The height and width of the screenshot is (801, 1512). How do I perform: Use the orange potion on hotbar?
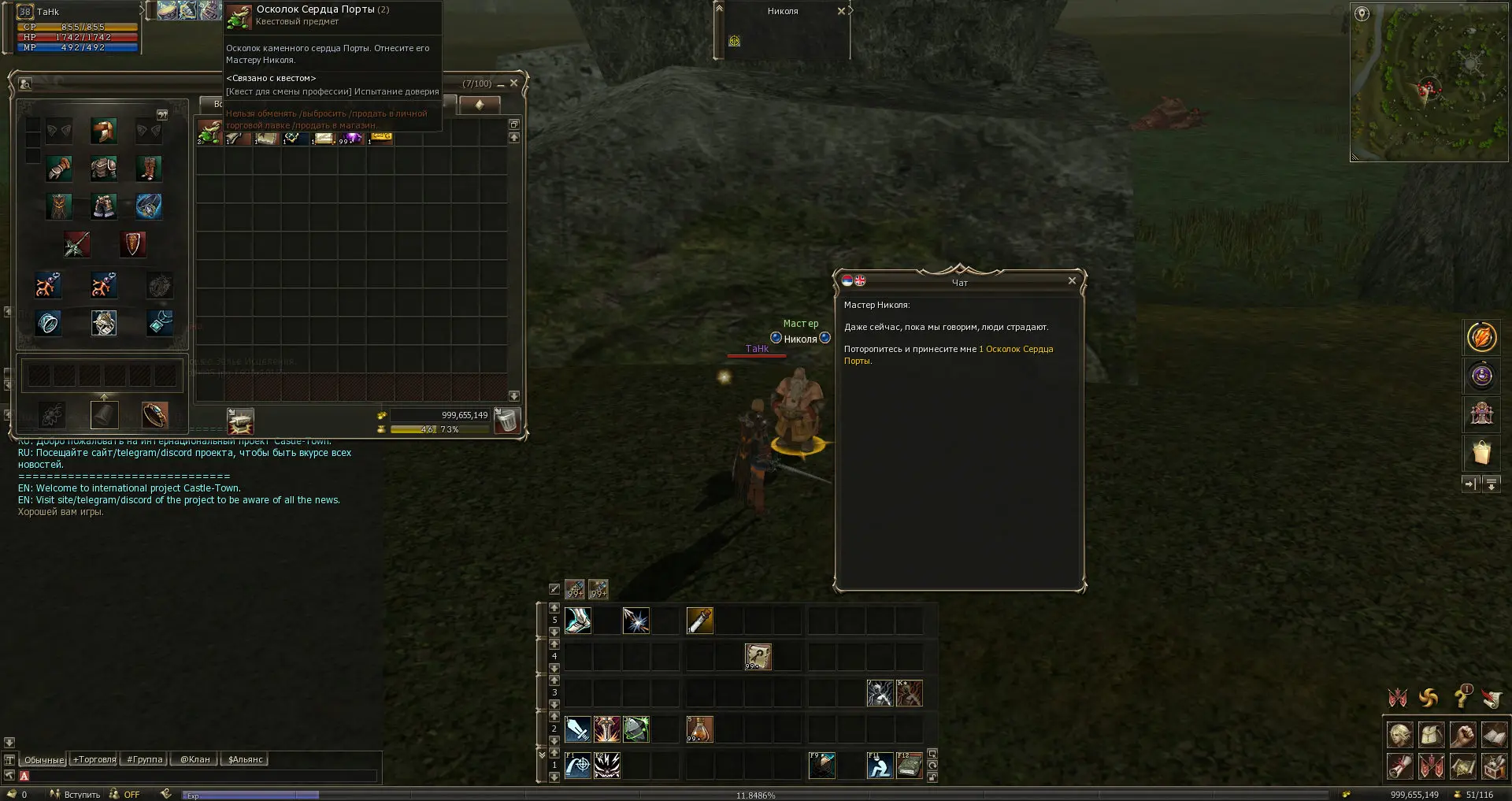[699, 729]
